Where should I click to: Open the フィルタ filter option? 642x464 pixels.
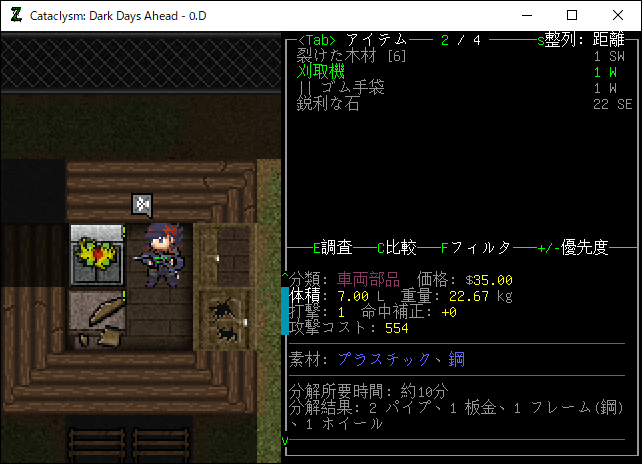pos(476,248)
